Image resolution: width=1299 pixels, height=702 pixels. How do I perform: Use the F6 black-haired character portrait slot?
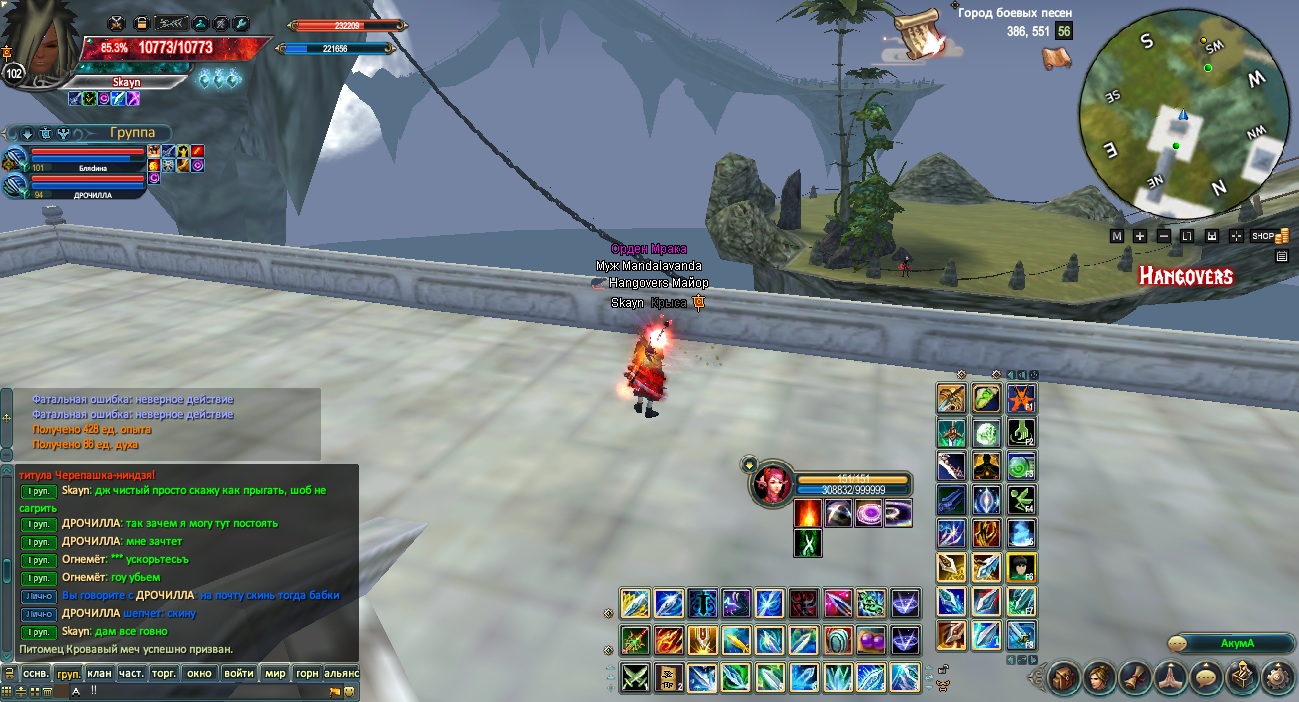coord(1021,567)
